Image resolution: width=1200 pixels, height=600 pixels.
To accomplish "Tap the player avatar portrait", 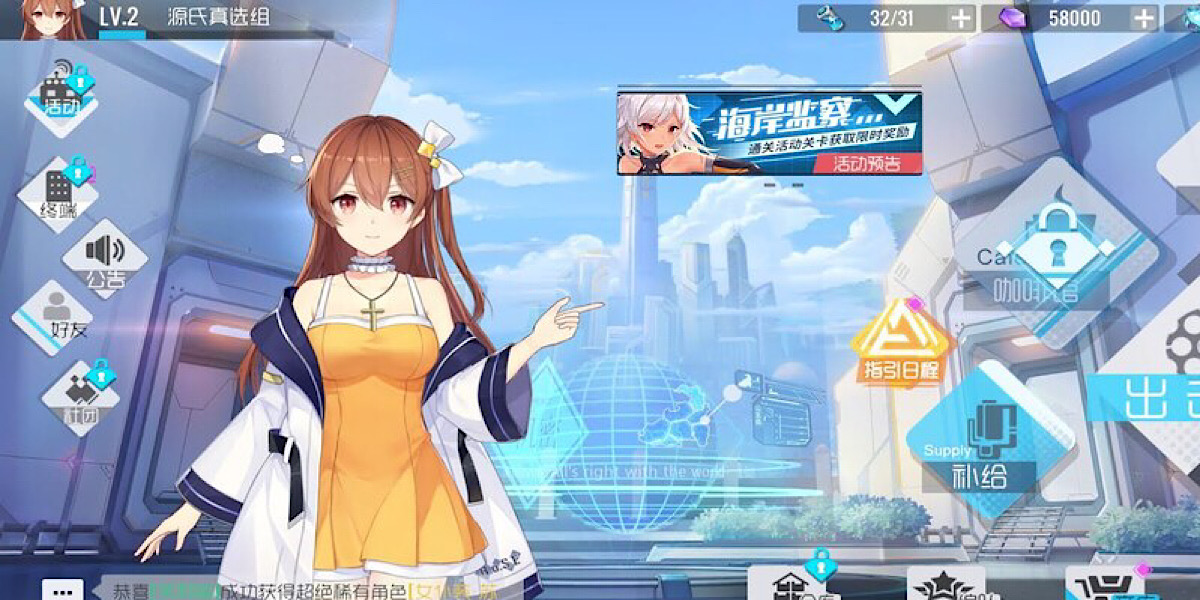I will (x=46, y=19).
